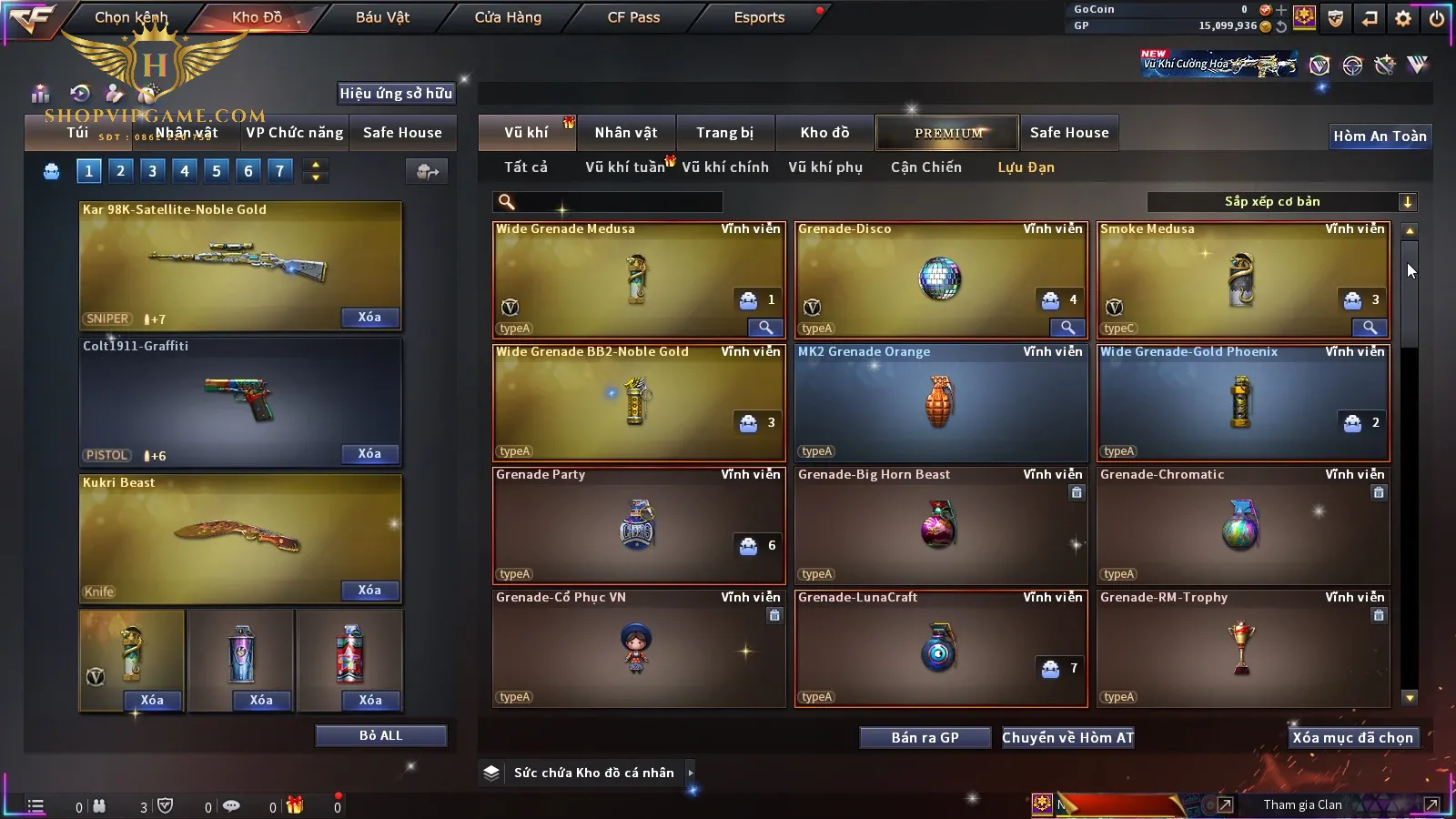Choose the MK2 Grenade Orange item
This screenshot has width=1456, height=819.
(x=941, y=402)
